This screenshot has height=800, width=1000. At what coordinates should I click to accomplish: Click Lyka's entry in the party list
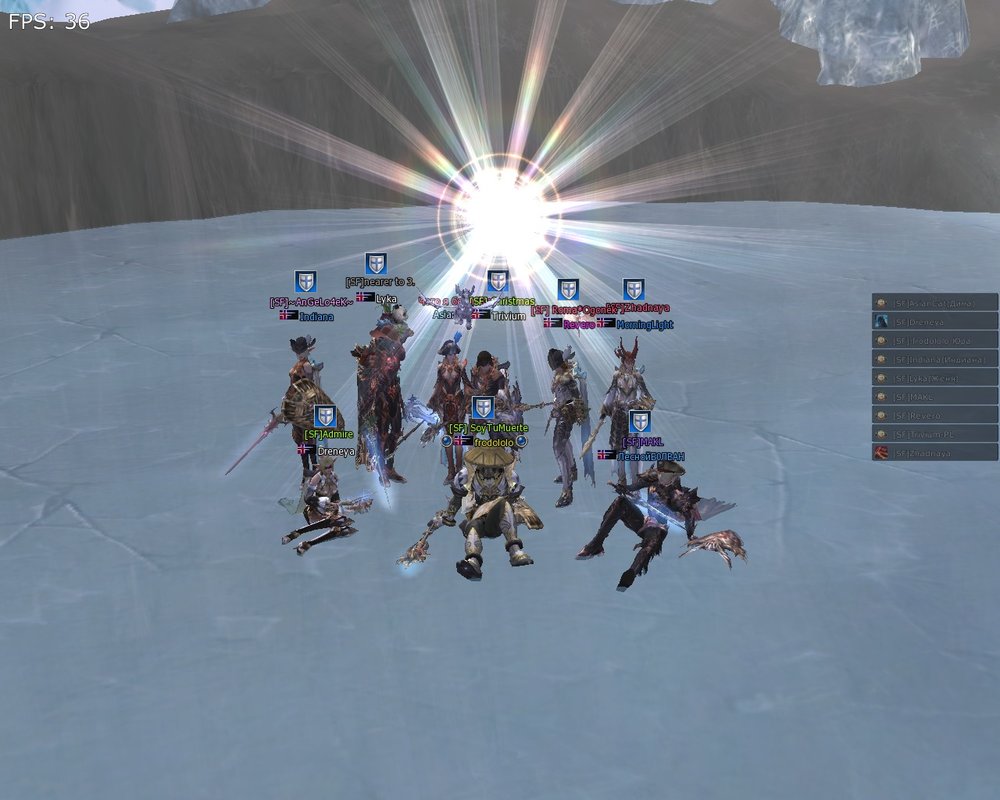pyautogui.click(x=935, y=378)
